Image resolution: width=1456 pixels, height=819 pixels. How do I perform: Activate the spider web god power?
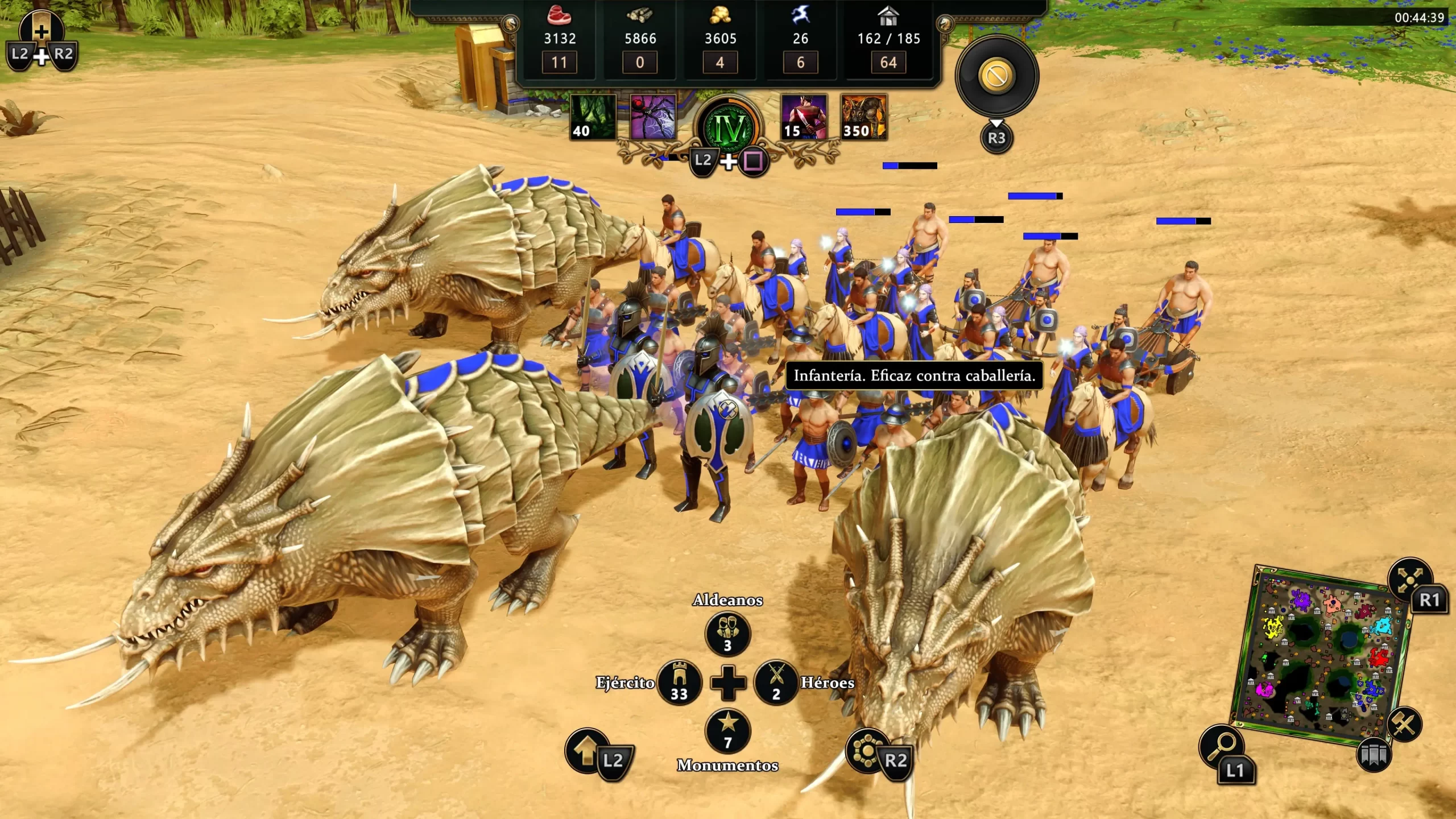pos(653,117)
